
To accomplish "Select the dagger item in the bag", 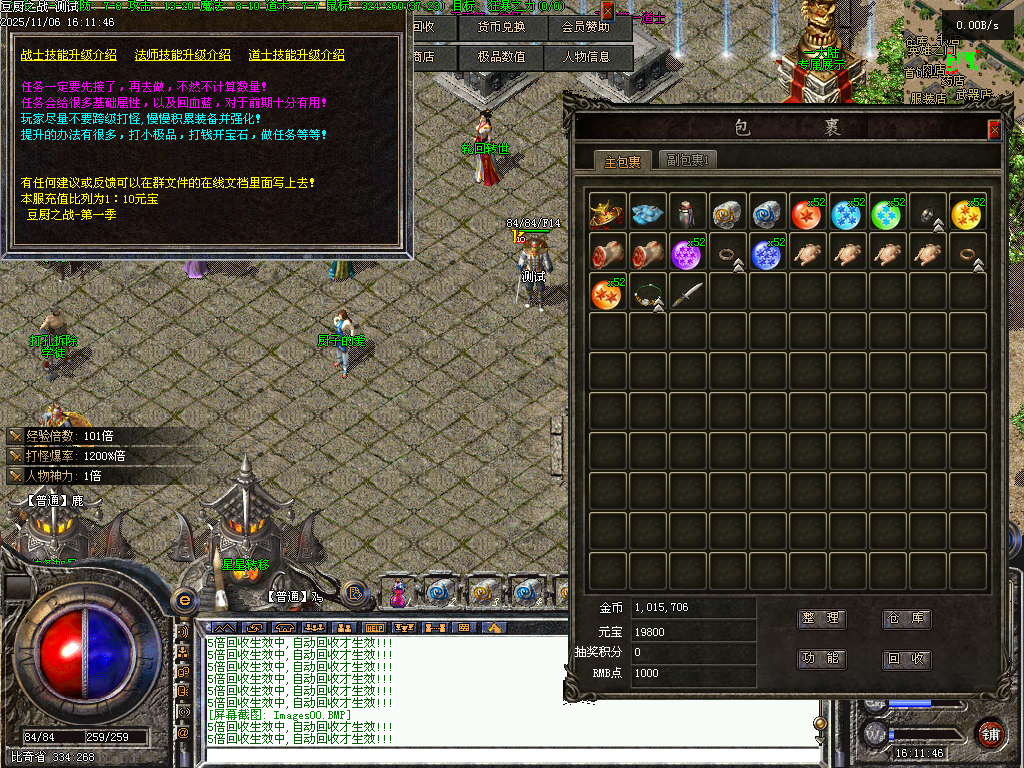I will pos(687,293).
